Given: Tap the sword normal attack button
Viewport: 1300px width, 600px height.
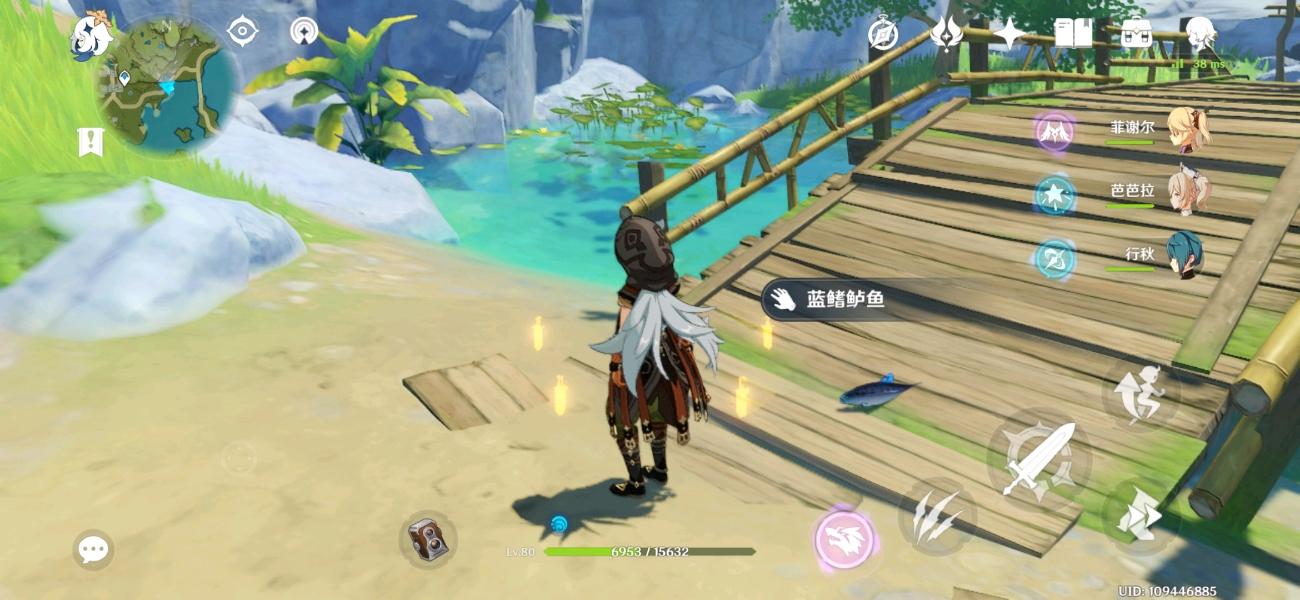Looking at the screenshot, I should point(1039,459).
